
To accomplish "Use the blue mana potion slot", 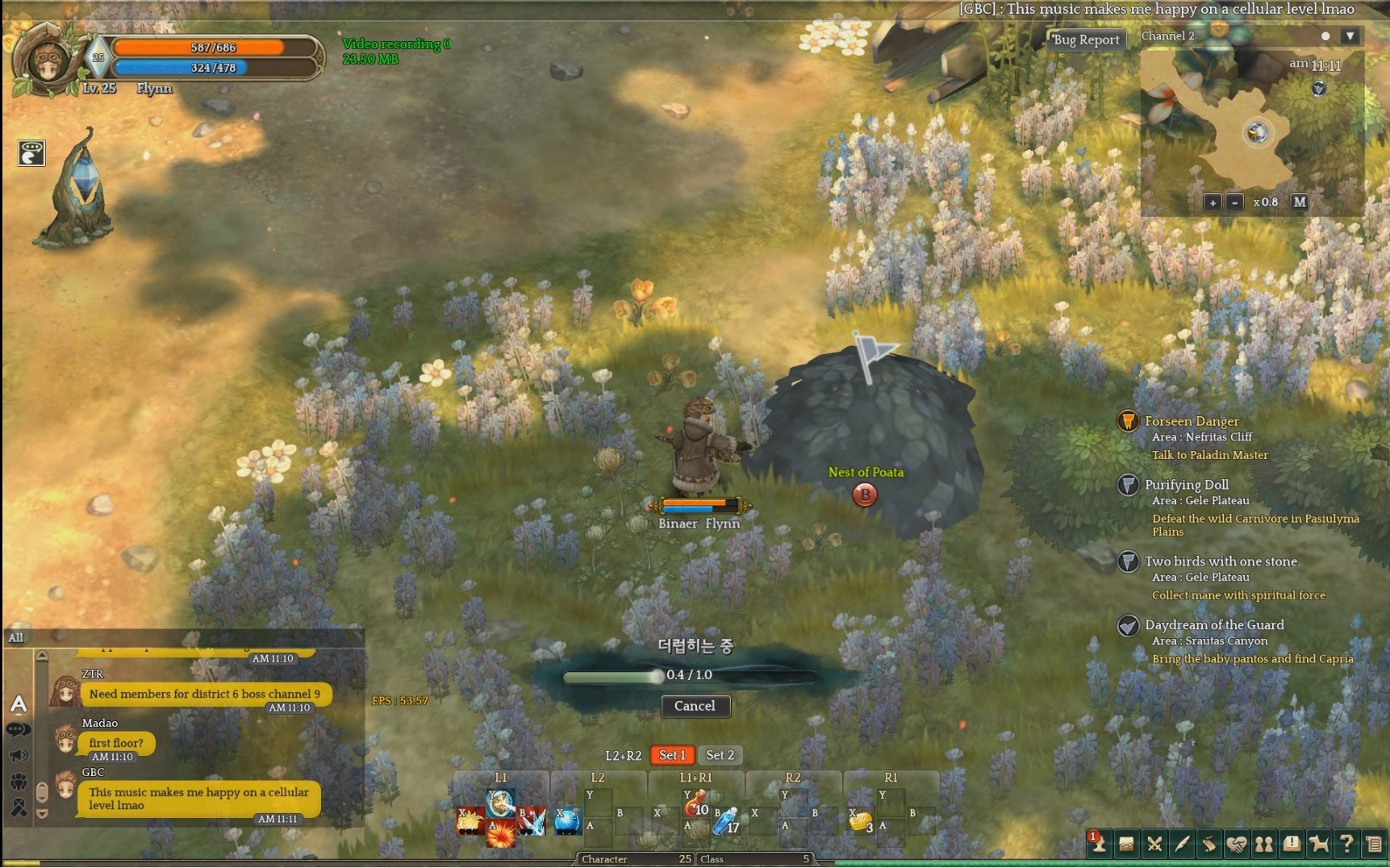I will [726, 821].
